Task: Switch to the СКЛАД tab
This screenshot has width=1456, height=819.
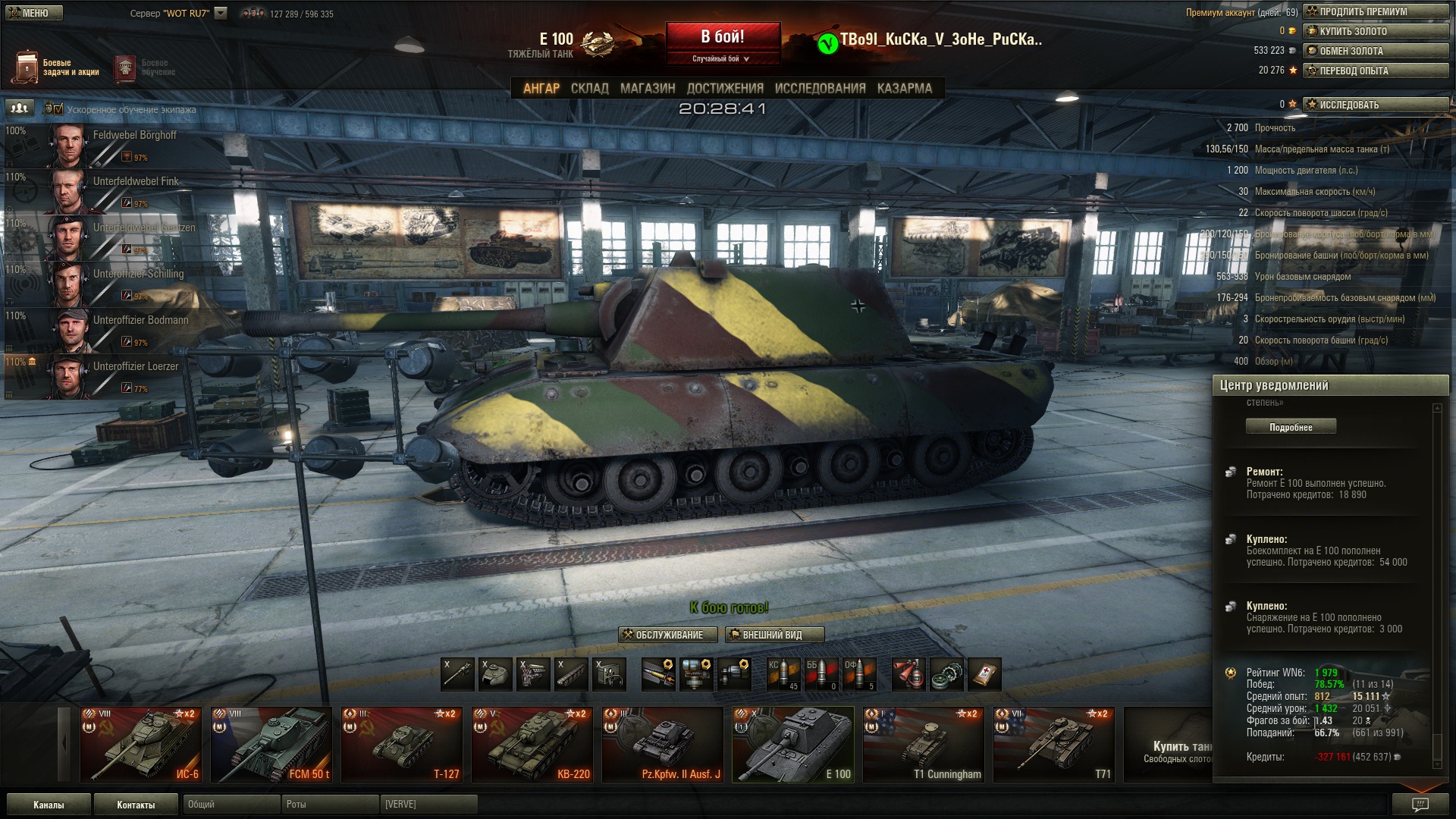Action: pyautogui.click(x=589, y=89)
